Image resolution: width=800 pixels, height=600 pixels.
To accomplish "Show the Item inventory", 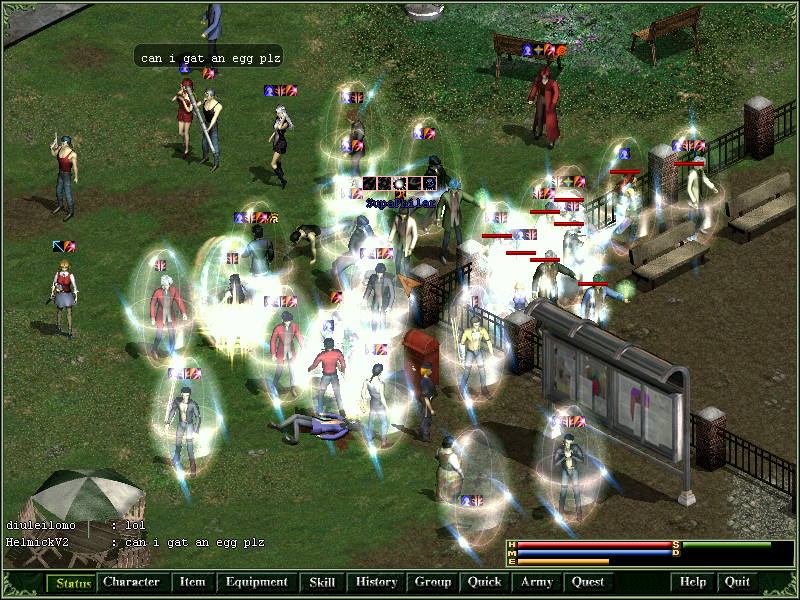I will point(192,582).
